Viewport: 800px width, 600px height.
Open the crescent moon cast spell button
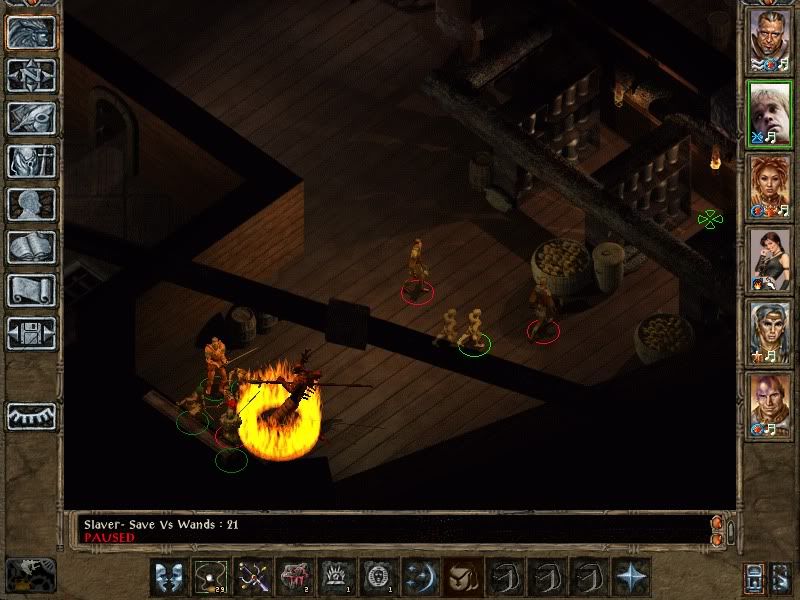[x=419, y=576]
